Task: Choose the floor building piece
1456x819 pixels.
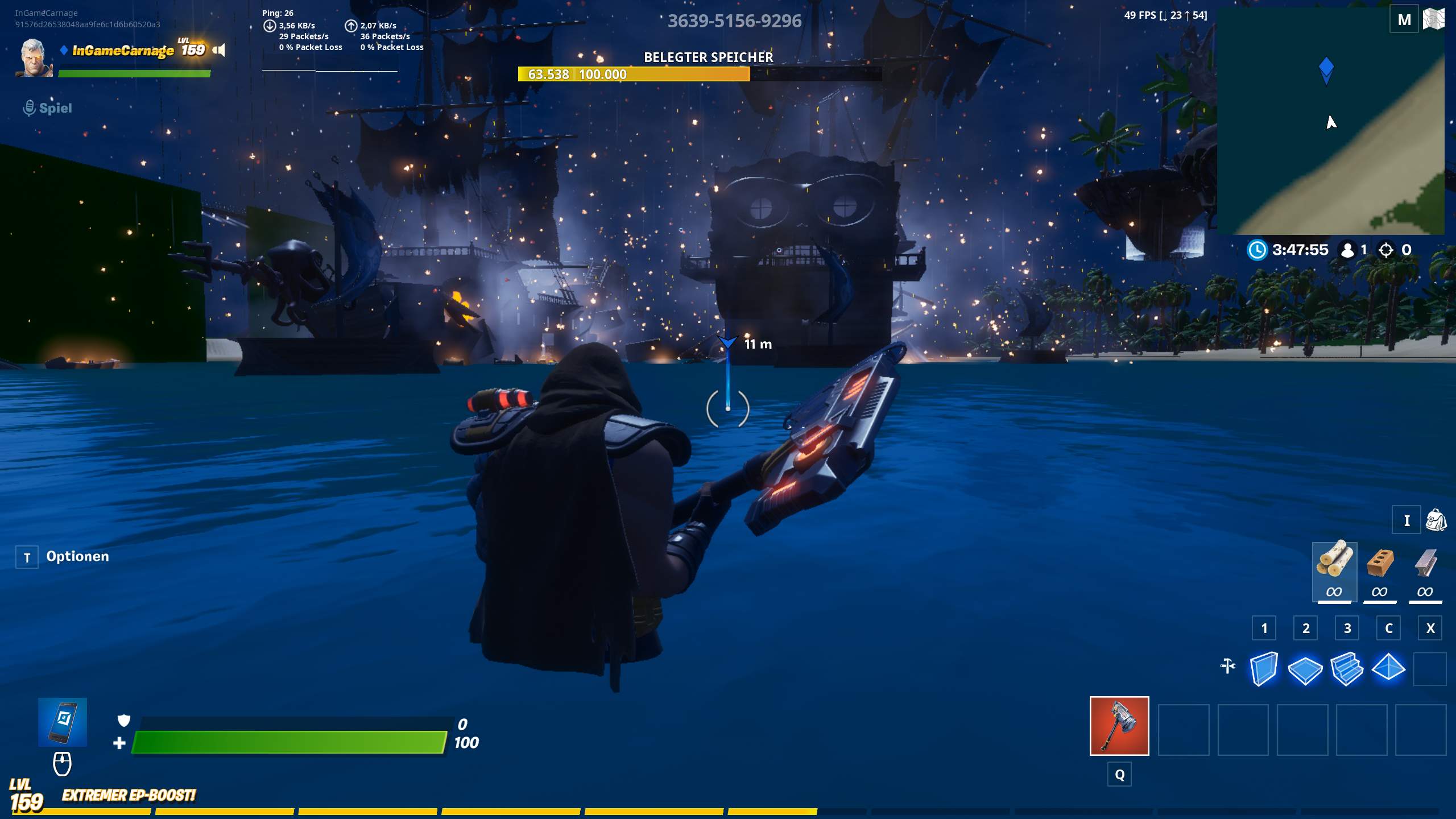Action: (1305, 669)
